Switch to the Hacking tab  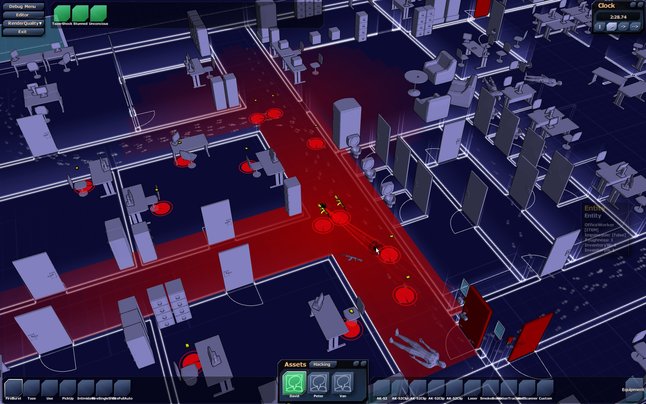click(x=321, y=365)
